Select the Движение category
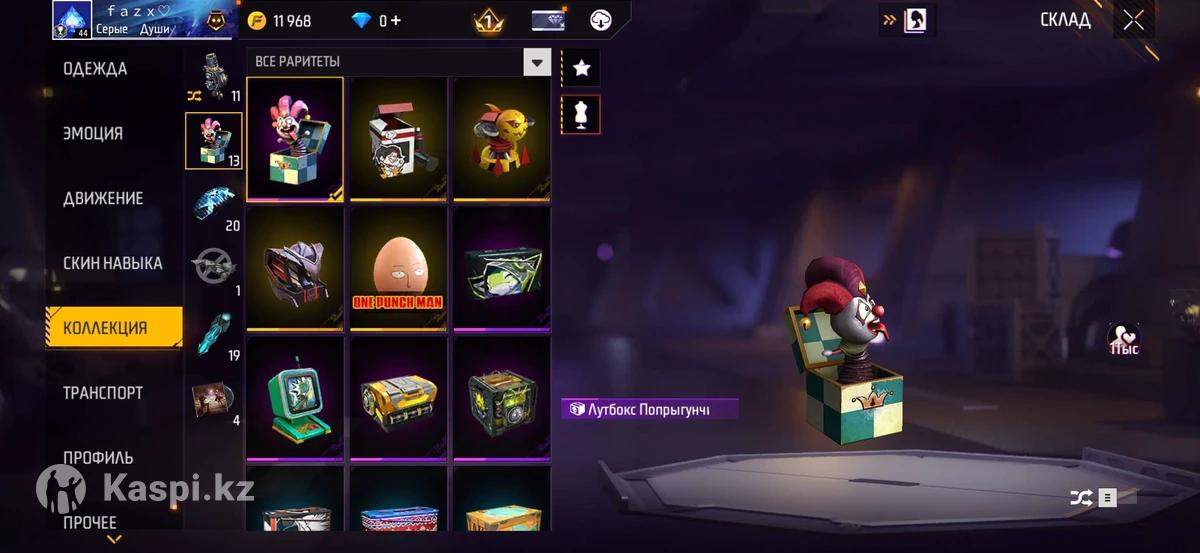 103,198
